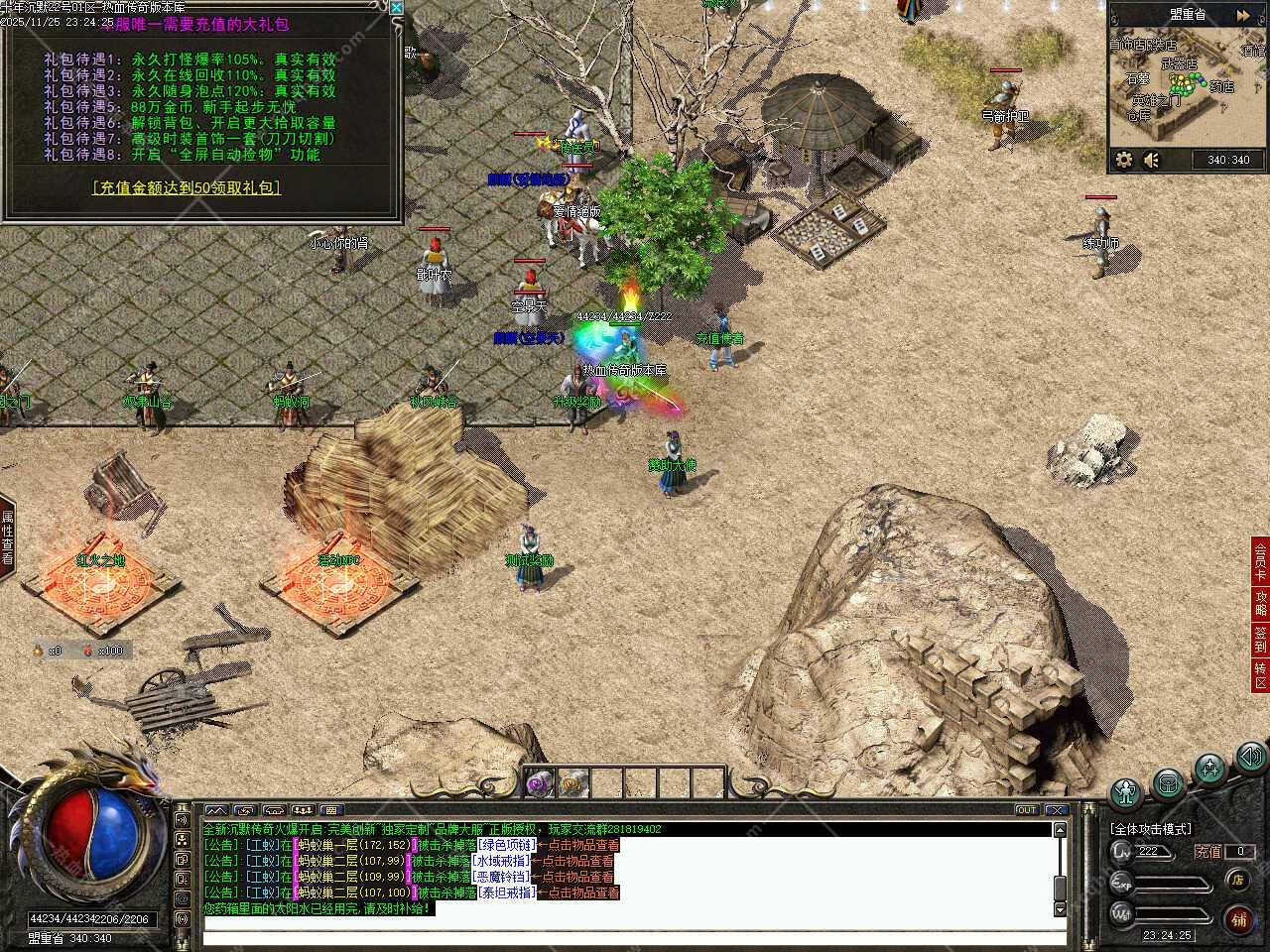This screenshot has height=952, width=1270.
Task: Open the 店 shop round button
Action: pos(1238,880)
